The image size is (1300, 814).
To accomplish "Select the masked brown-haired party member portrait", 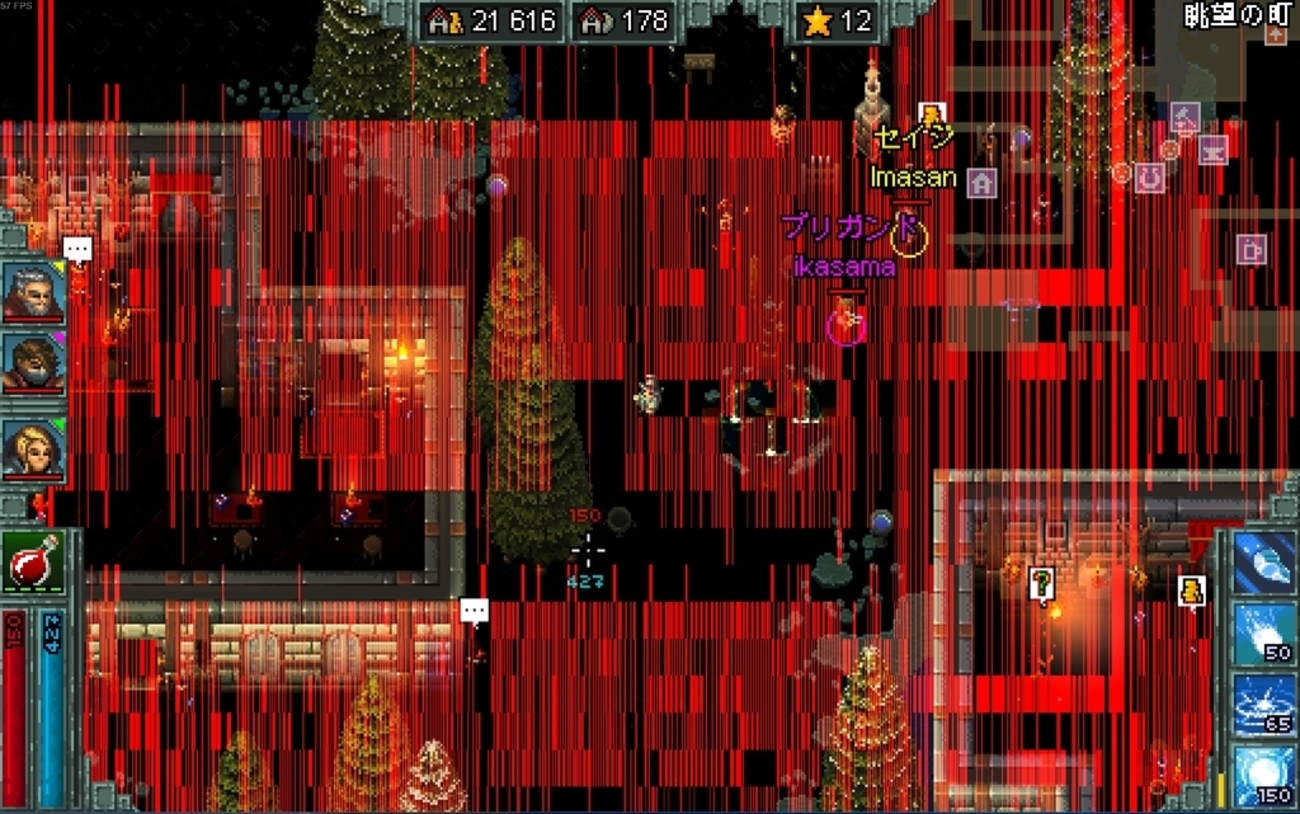I will pos(34,364).
